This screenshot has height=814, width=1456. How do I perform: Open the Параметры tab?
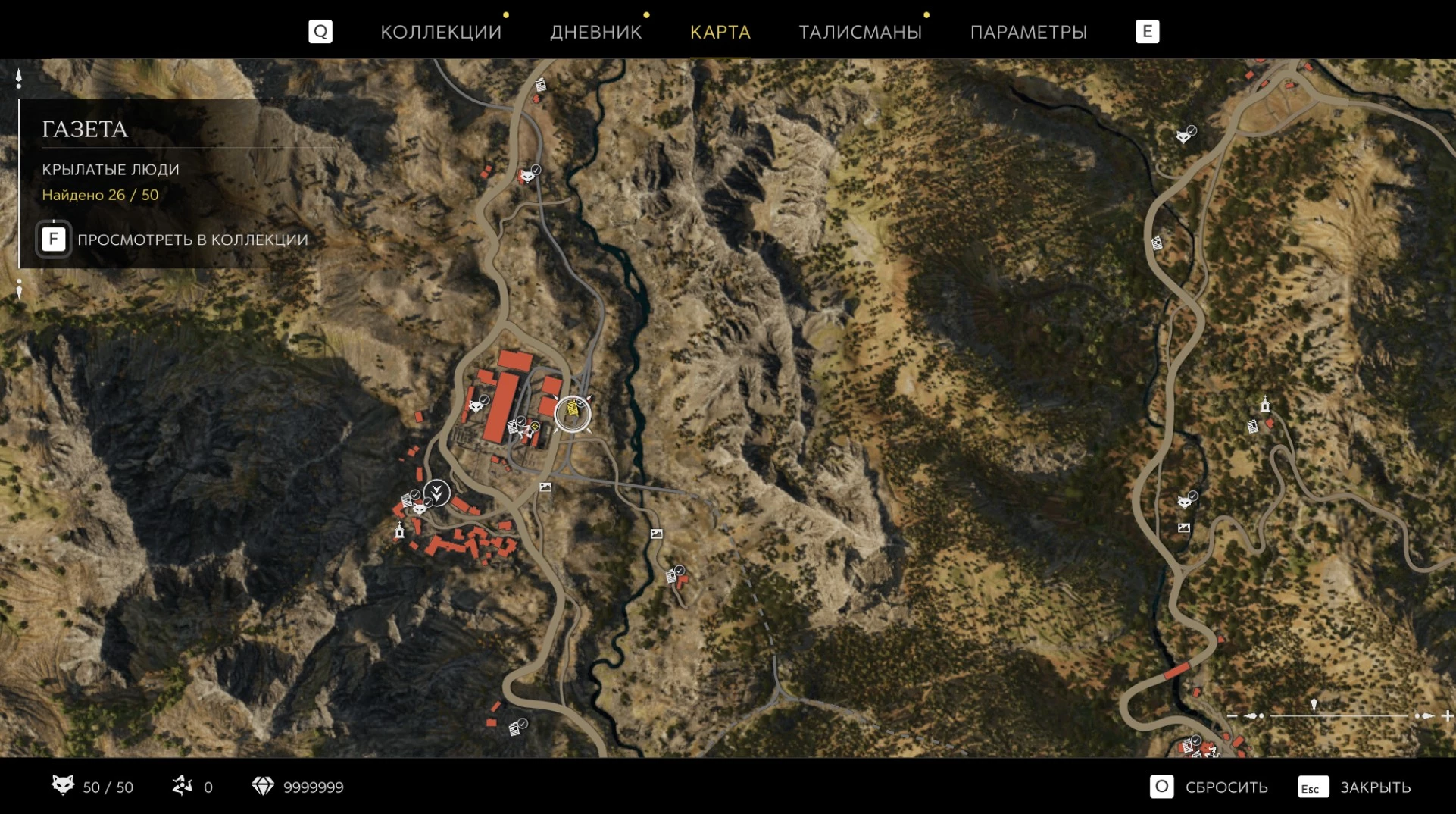(x=1028, y=32)
